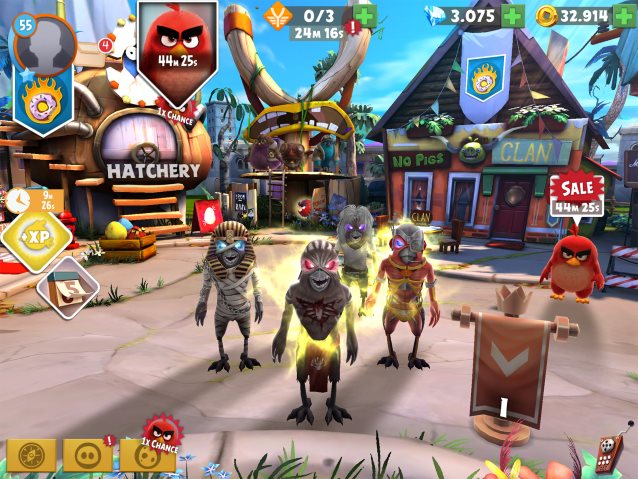Open the compass button
Viewport: 638px width, 479px height.
(31, 455)
